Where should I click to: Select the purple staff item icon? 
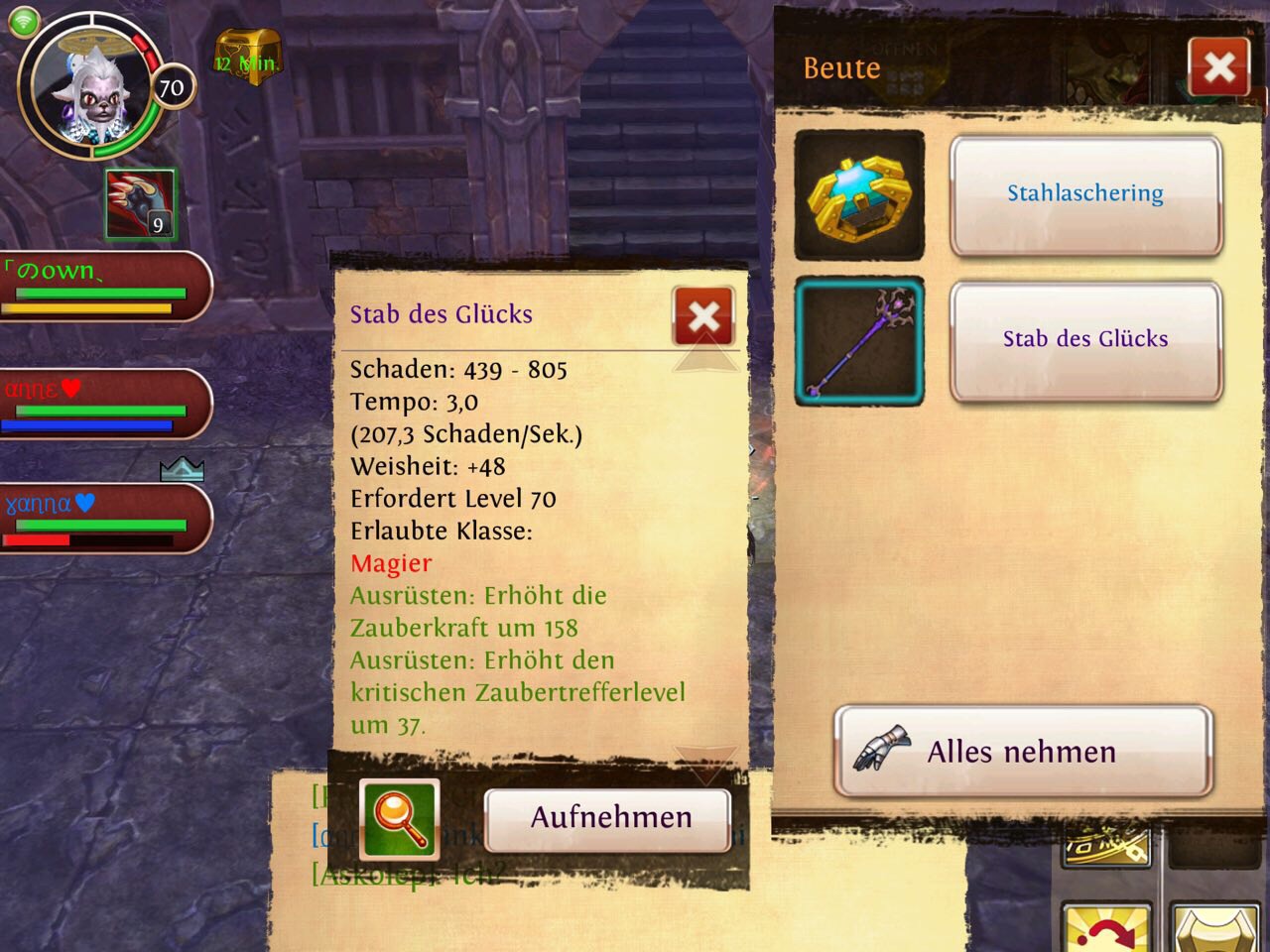tap(859, 341)
